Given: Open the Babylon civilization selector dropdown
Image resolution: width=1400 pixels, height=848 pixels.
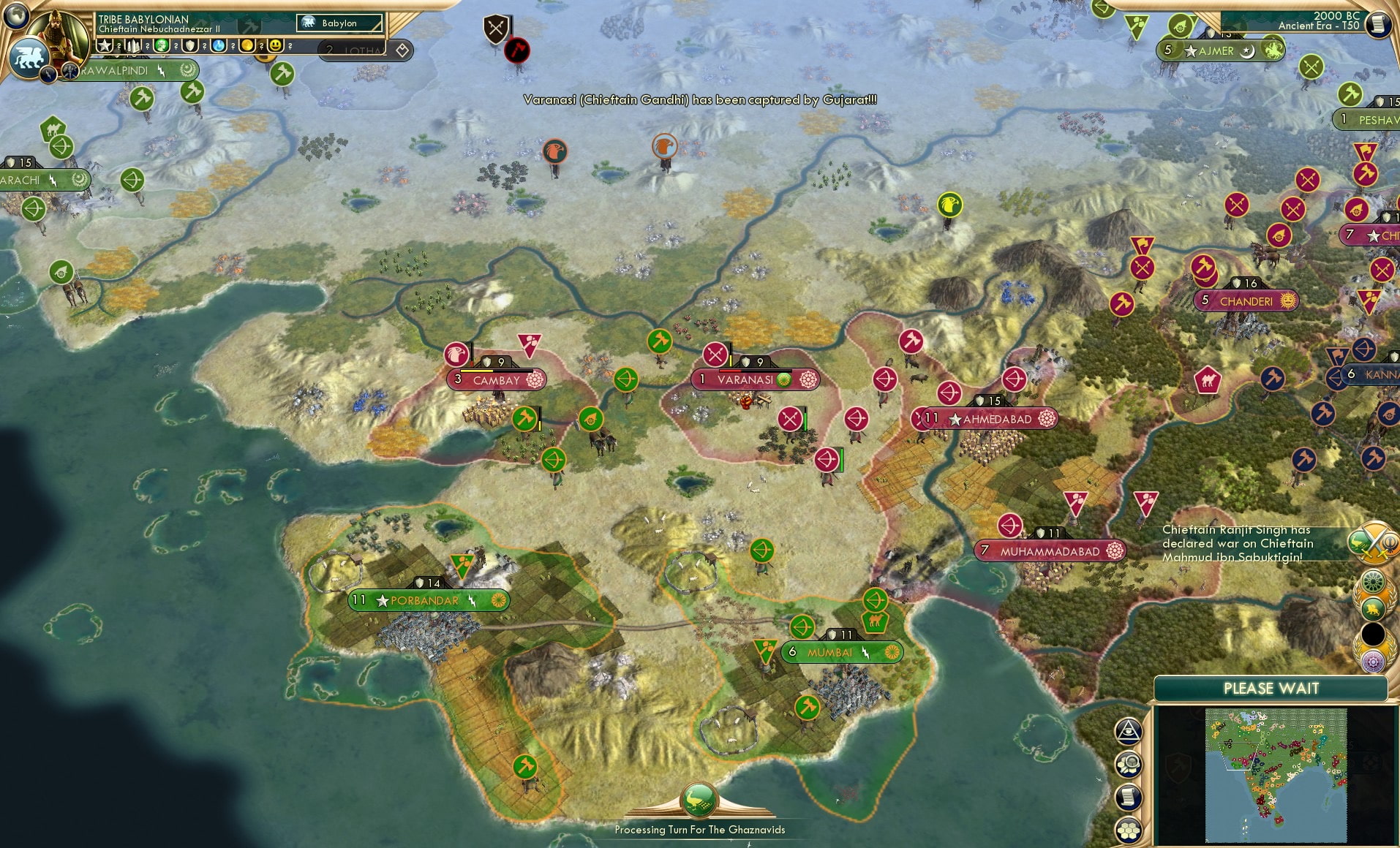Looking at the screenshot, I should pos(338,23).
